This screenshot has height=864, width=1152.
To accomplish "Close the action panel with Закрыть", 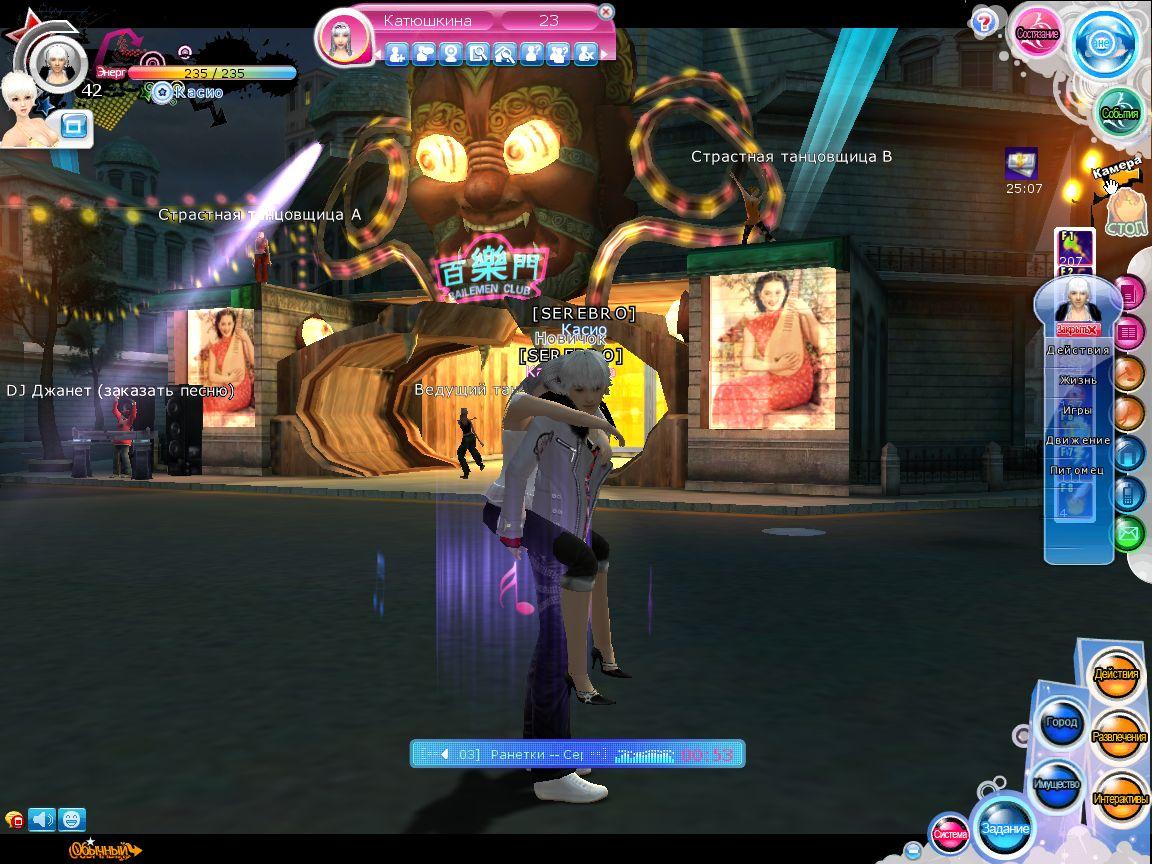I will pos(1078,329).
